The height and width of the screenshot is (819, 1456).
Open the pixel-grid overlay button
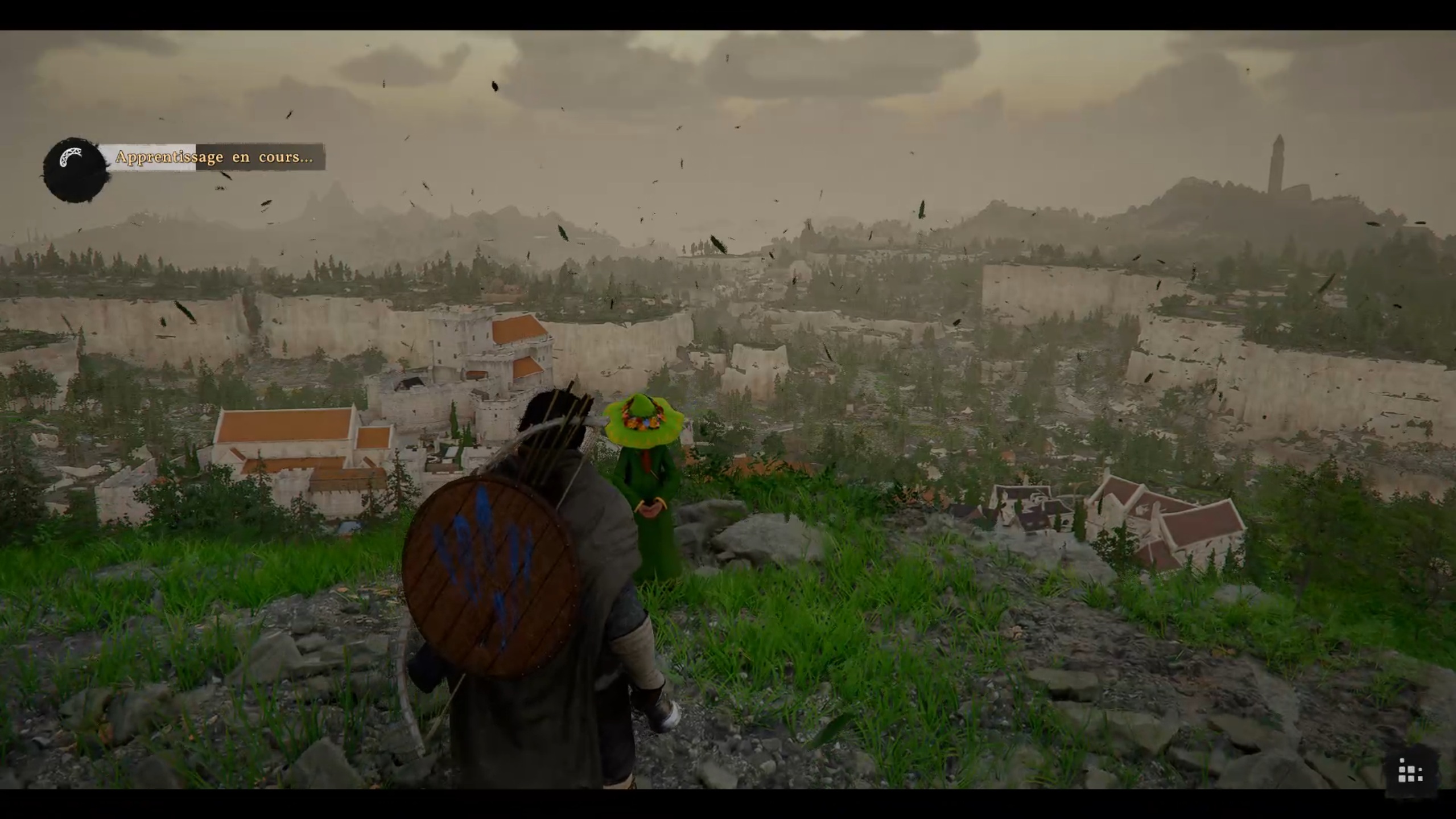click(x=1410, y=771)
